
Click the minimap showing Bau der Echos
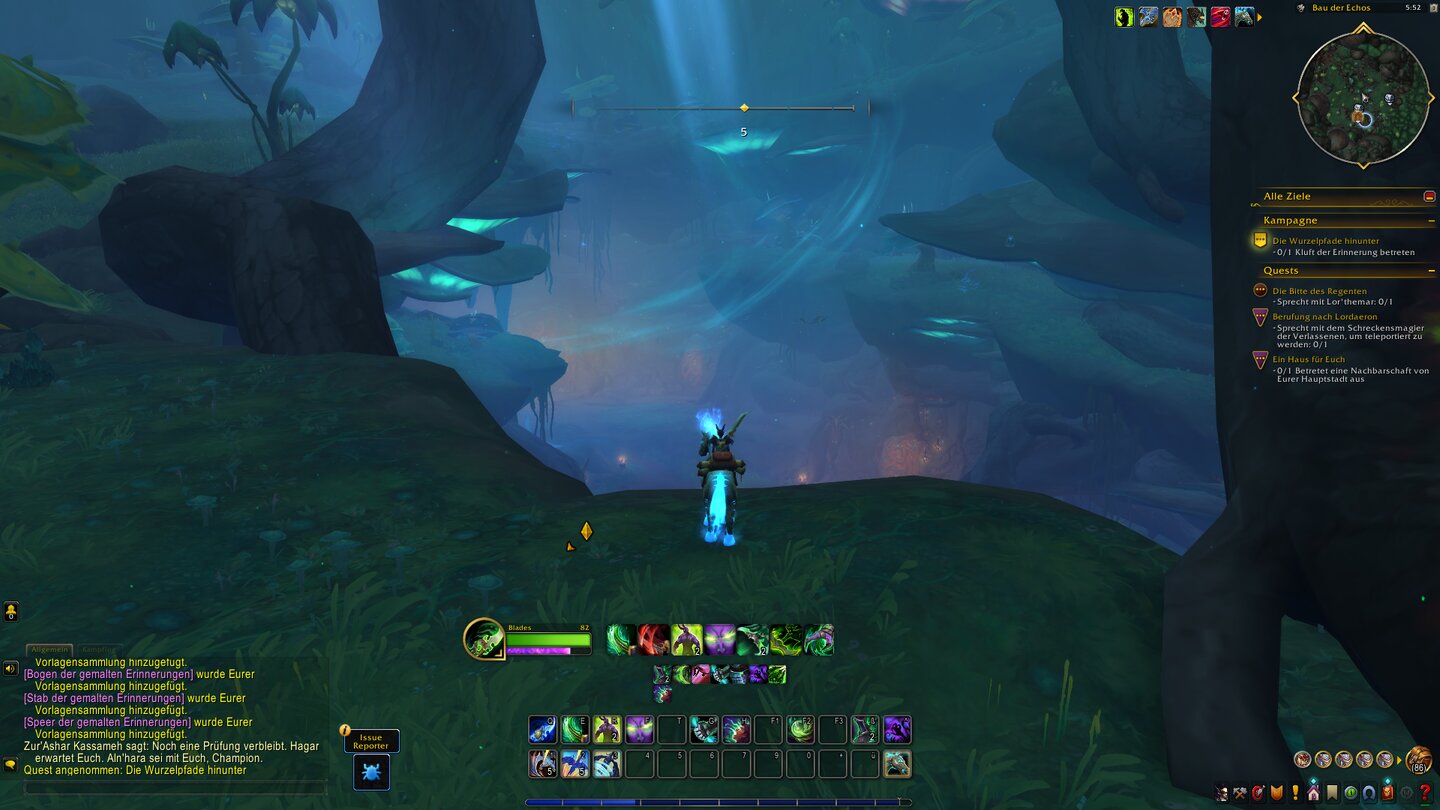pyautogui.click(x=1365, y=95)
